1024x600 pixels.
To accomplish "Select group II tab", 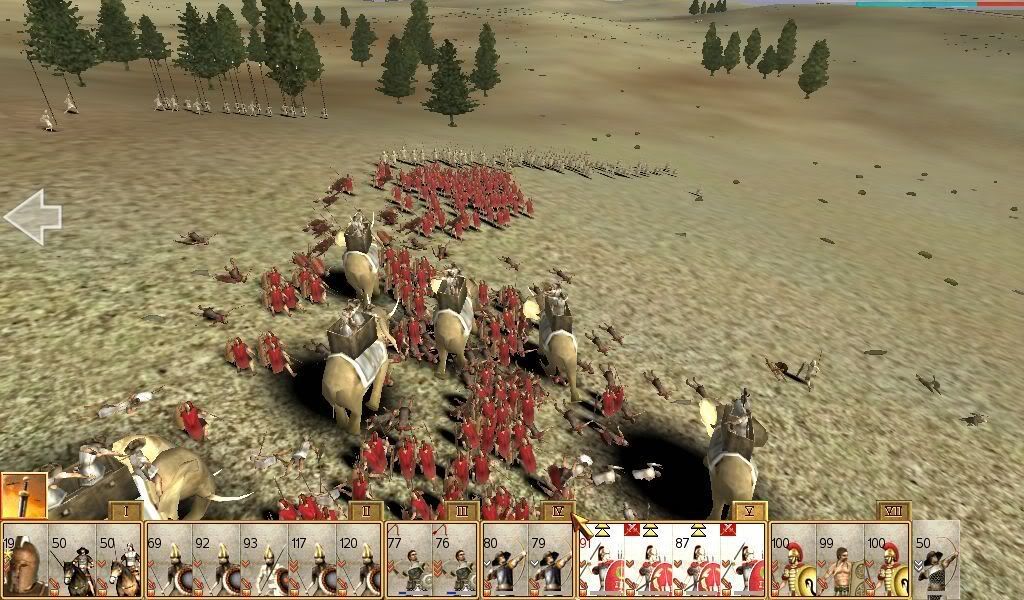I will 367,512.
